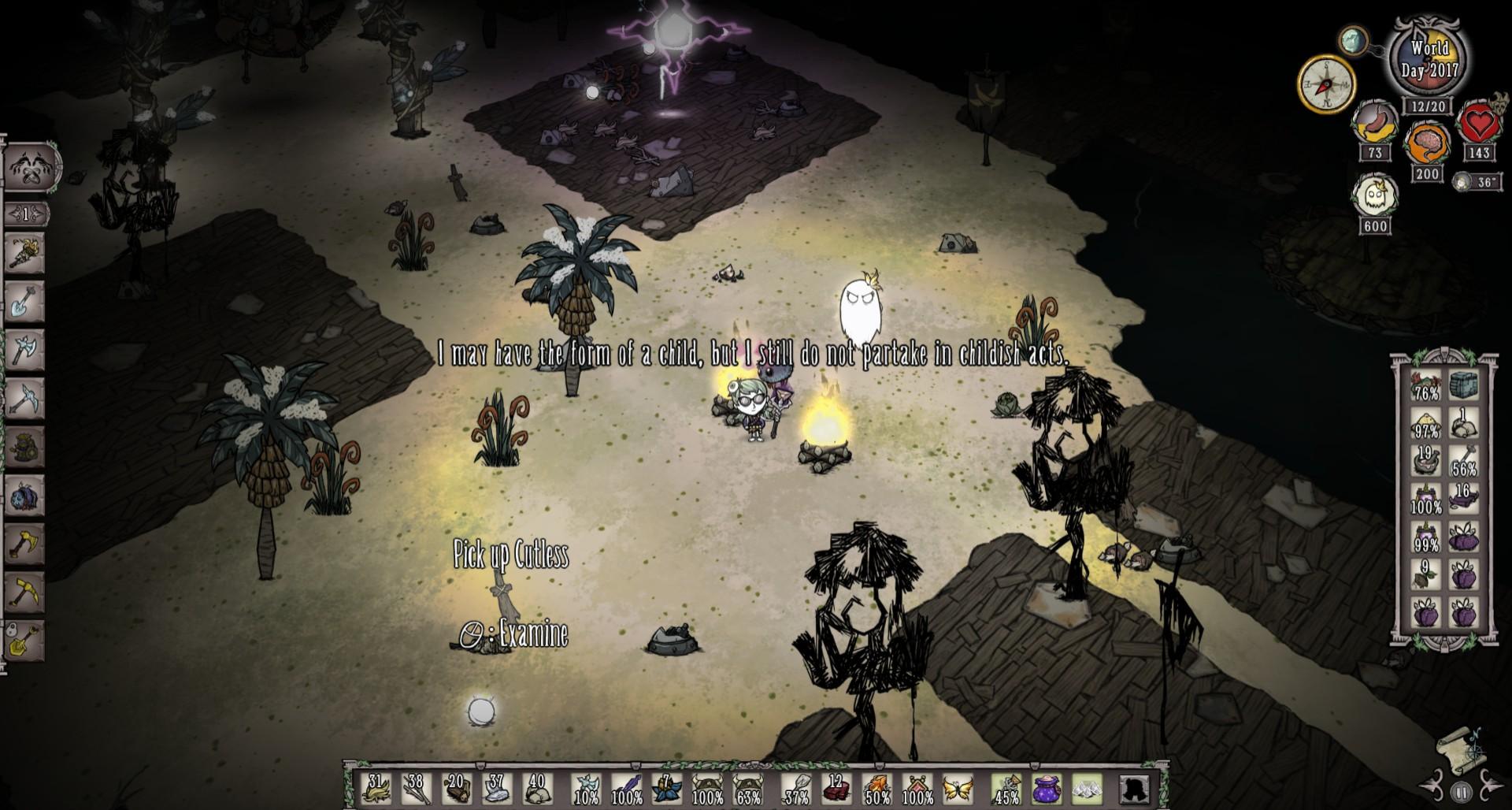Select the rocks stack of 40
This screenshot has width=1512, height=810.
tap(537, 788)
